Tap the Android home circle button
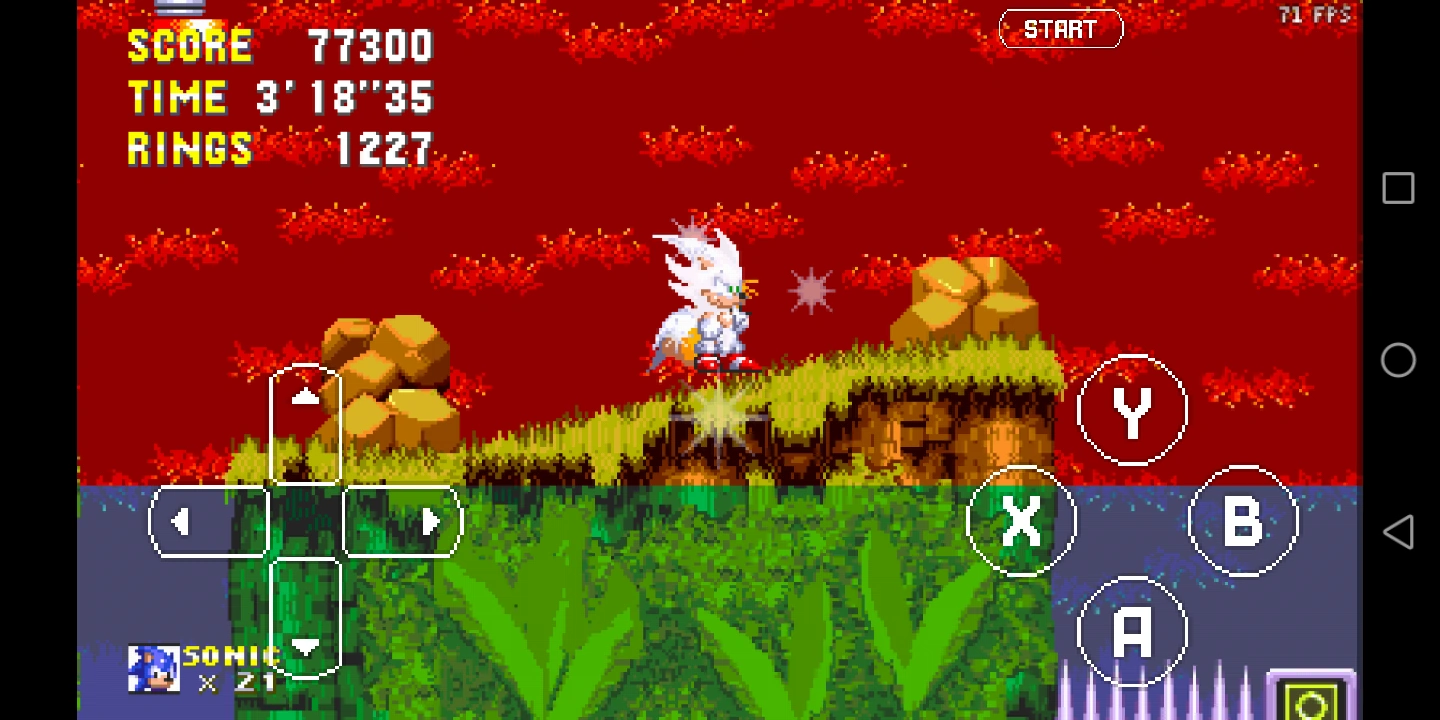Image resolution: width=1440 pixels, height=720 pixels. (1397, 360)
